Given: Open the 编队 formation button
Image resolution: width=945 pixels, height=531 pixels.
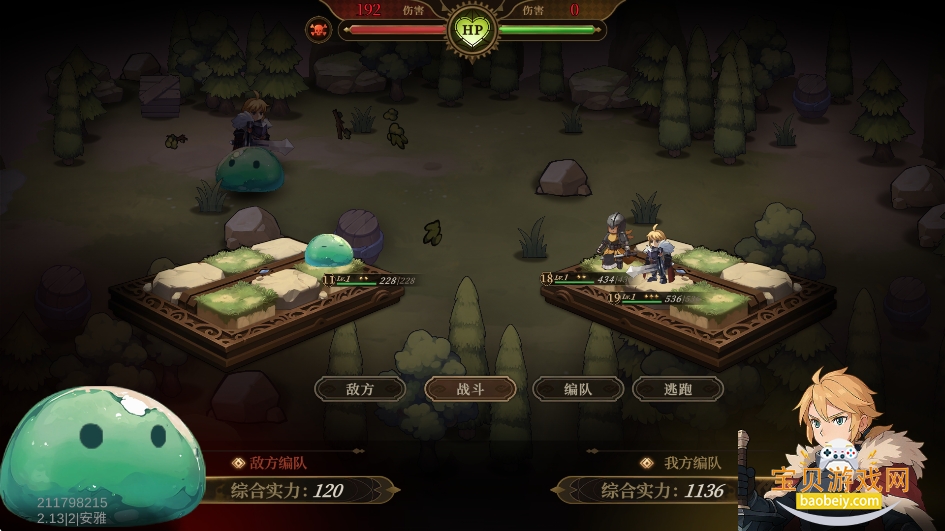Looking at the screenshot, I should (x=578, y=389).
